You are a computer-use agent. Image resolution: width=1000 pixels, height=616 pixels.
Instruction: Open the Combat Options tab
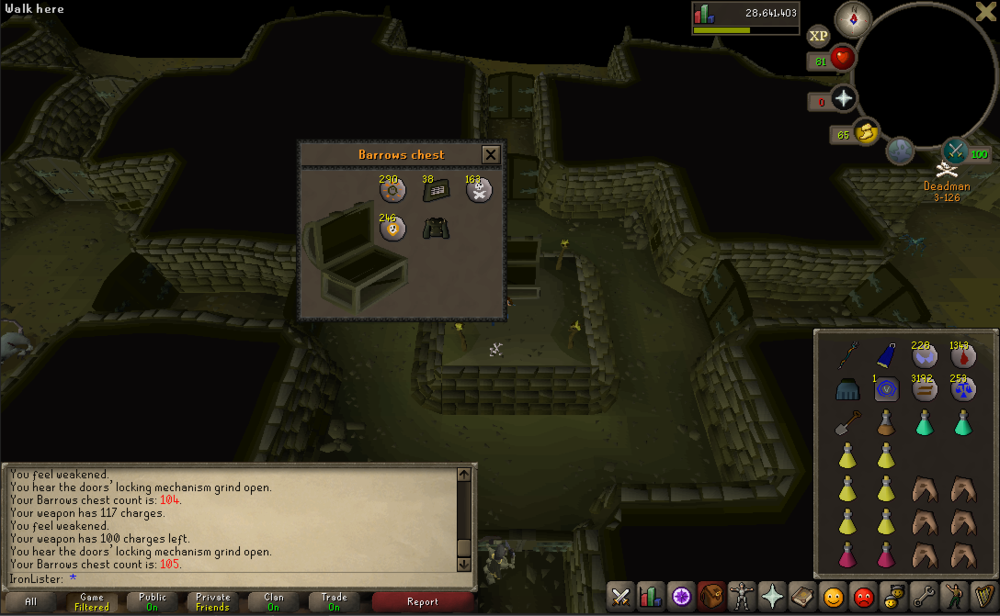click(620, 597)
